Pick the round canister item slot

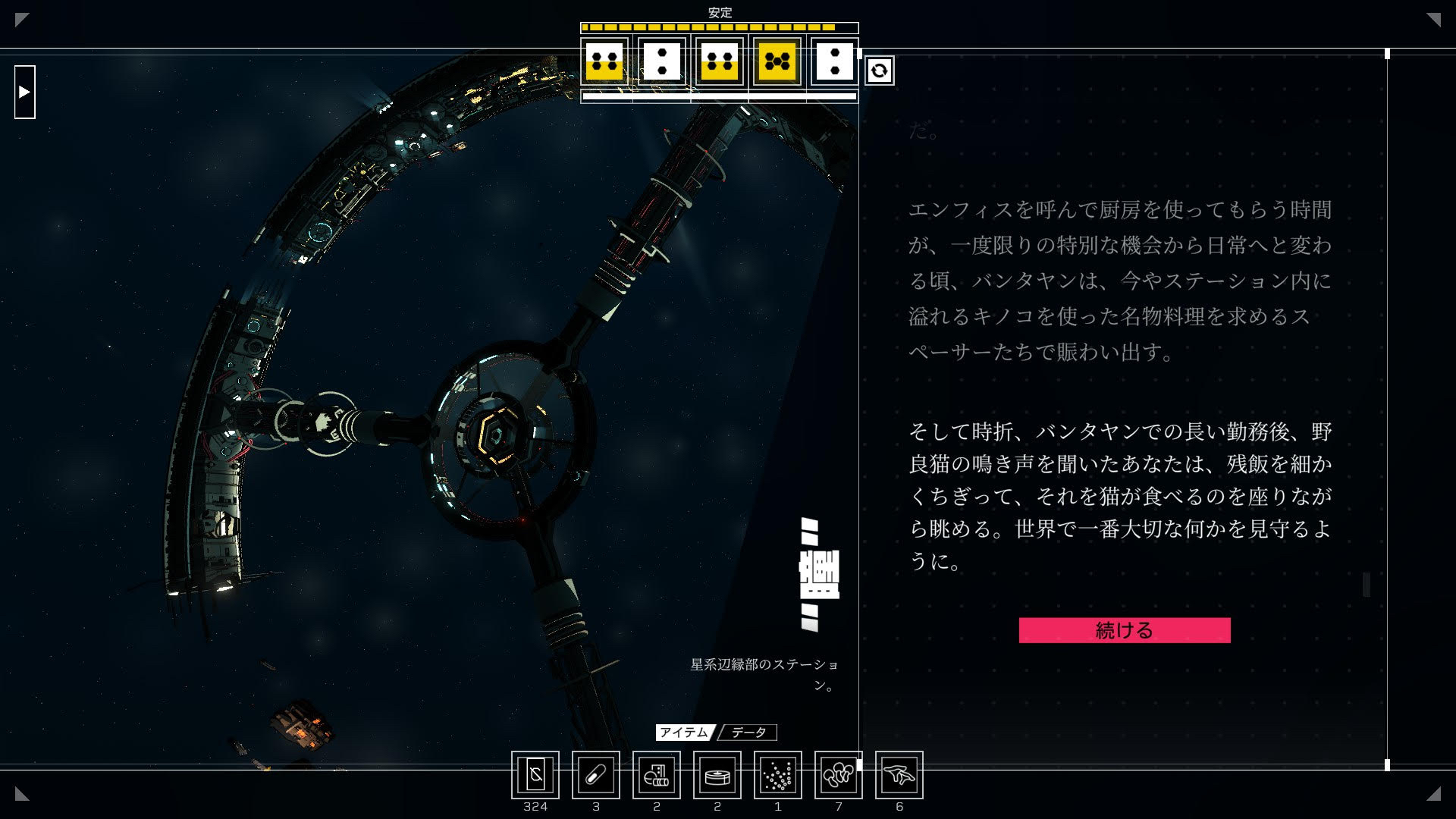coord(717,775)
